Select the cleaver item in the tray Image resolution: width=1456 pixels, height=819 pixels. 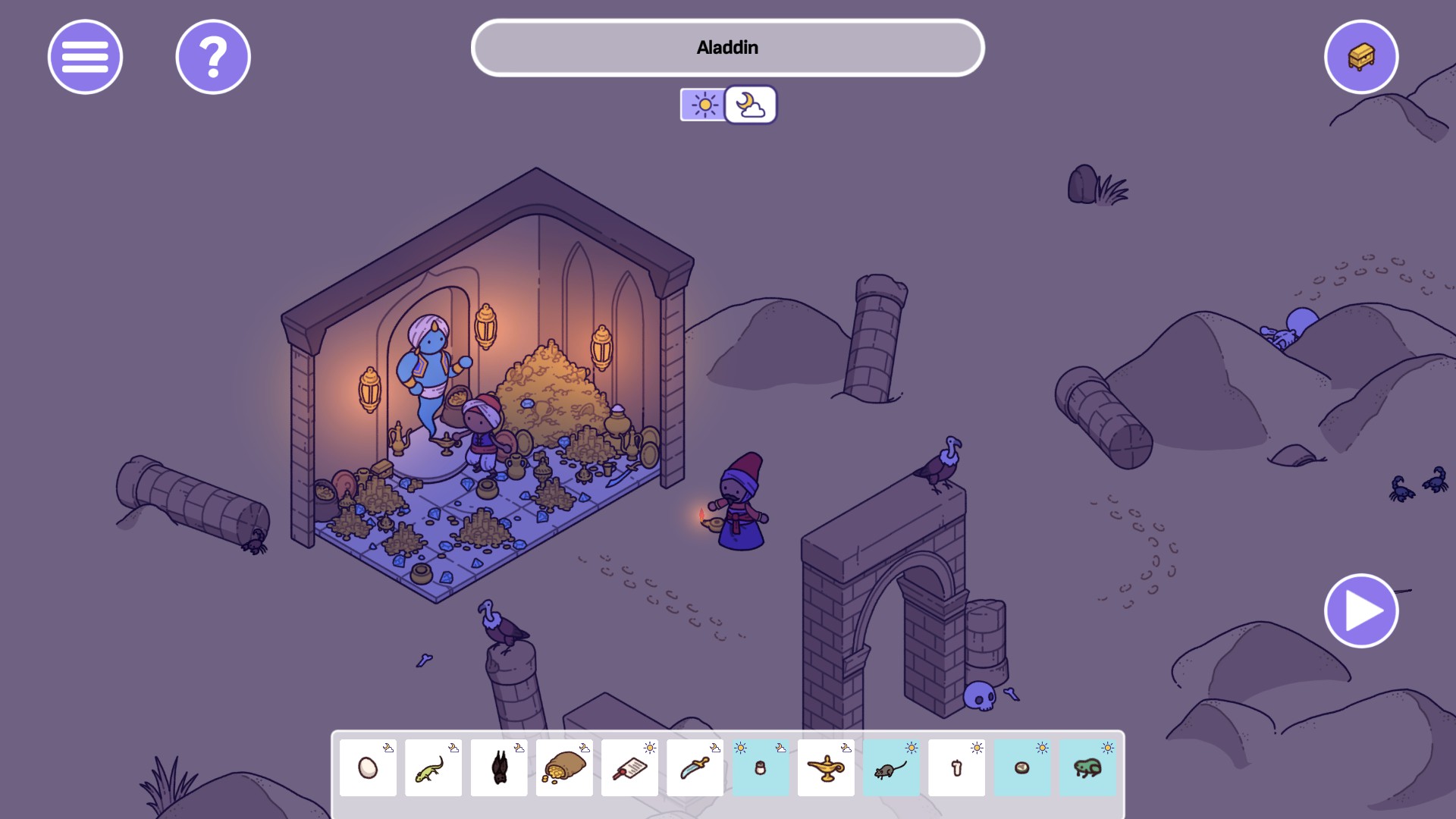[629, 767]
